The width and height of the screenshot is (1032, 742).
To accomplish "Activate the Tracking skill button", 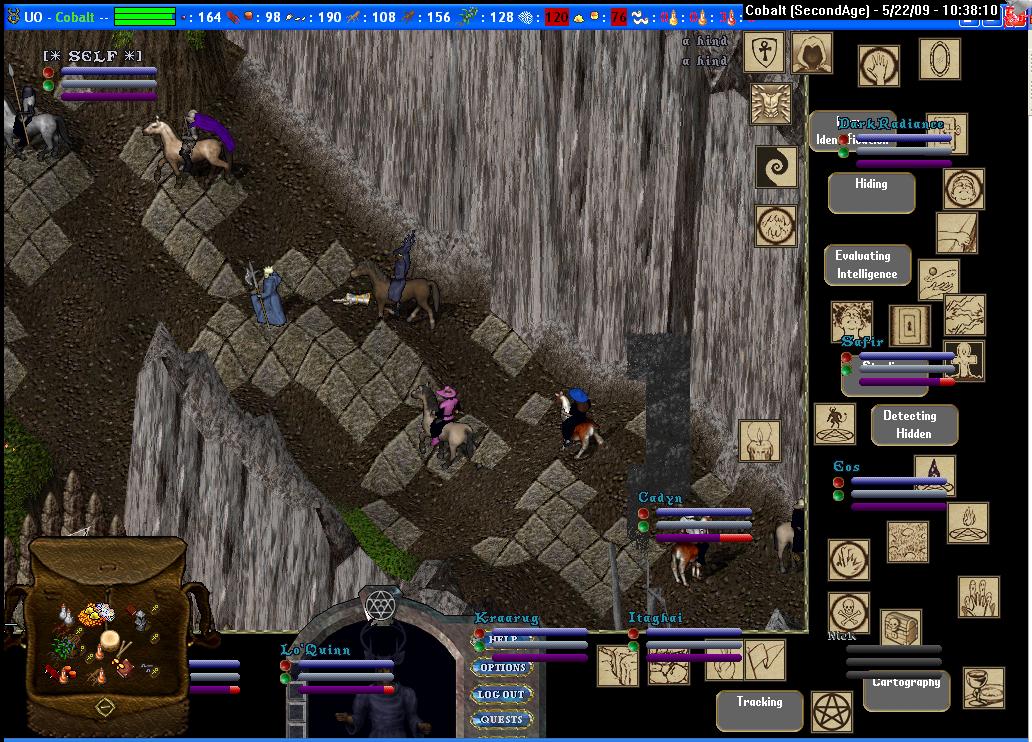I will (760, 710).
